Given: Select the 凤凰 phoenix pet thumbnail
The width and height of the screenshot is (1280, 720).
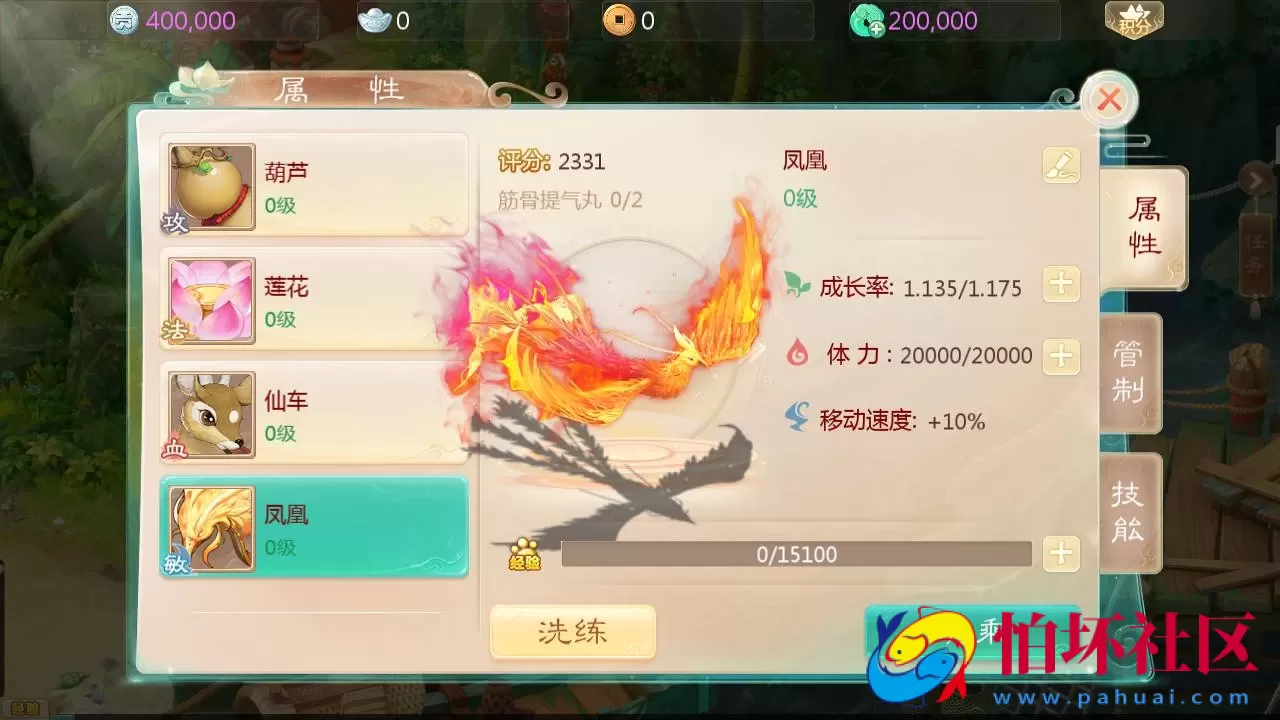Looking at the screenshot, I should click(209, 527).
